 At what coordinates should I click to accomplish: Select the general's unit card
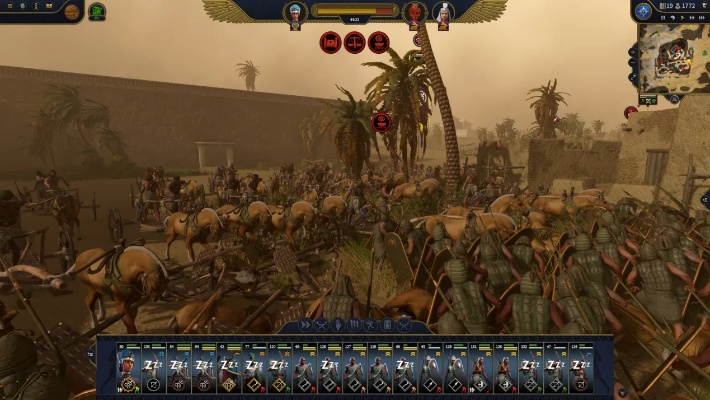tap(127, 369)
